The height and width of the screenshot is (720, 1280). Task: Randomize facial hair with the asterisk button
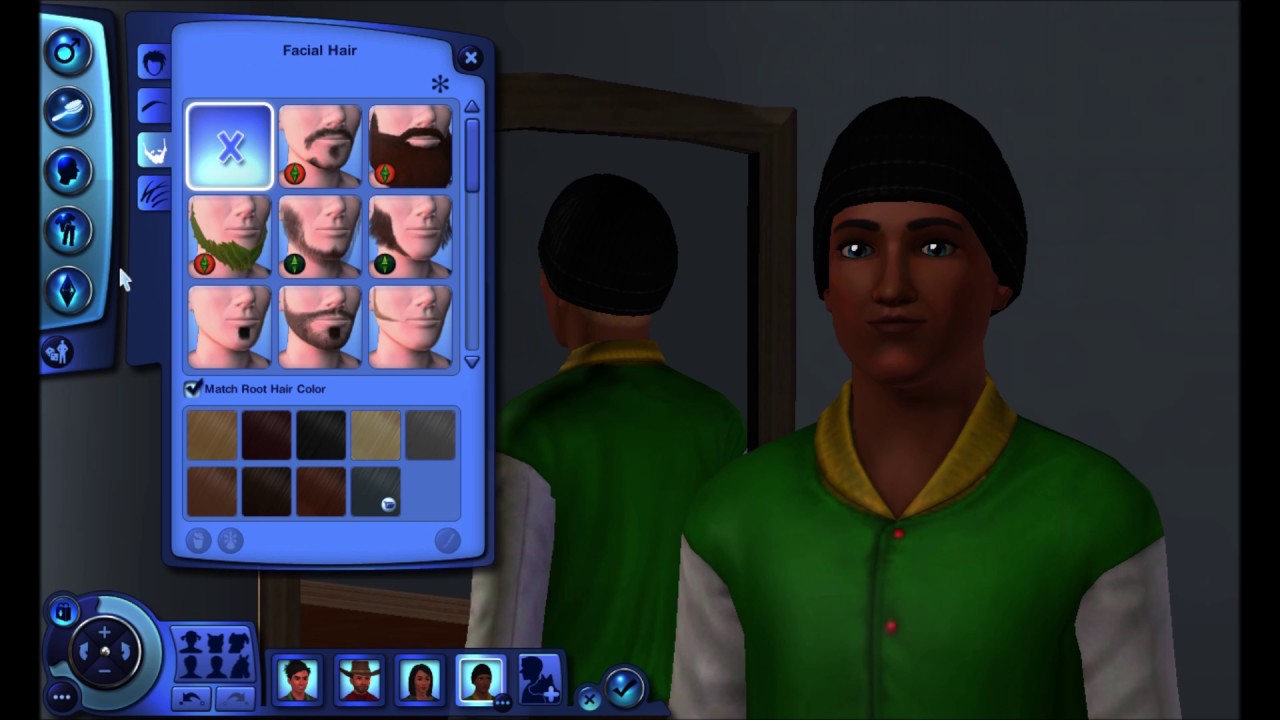(440, 85)
